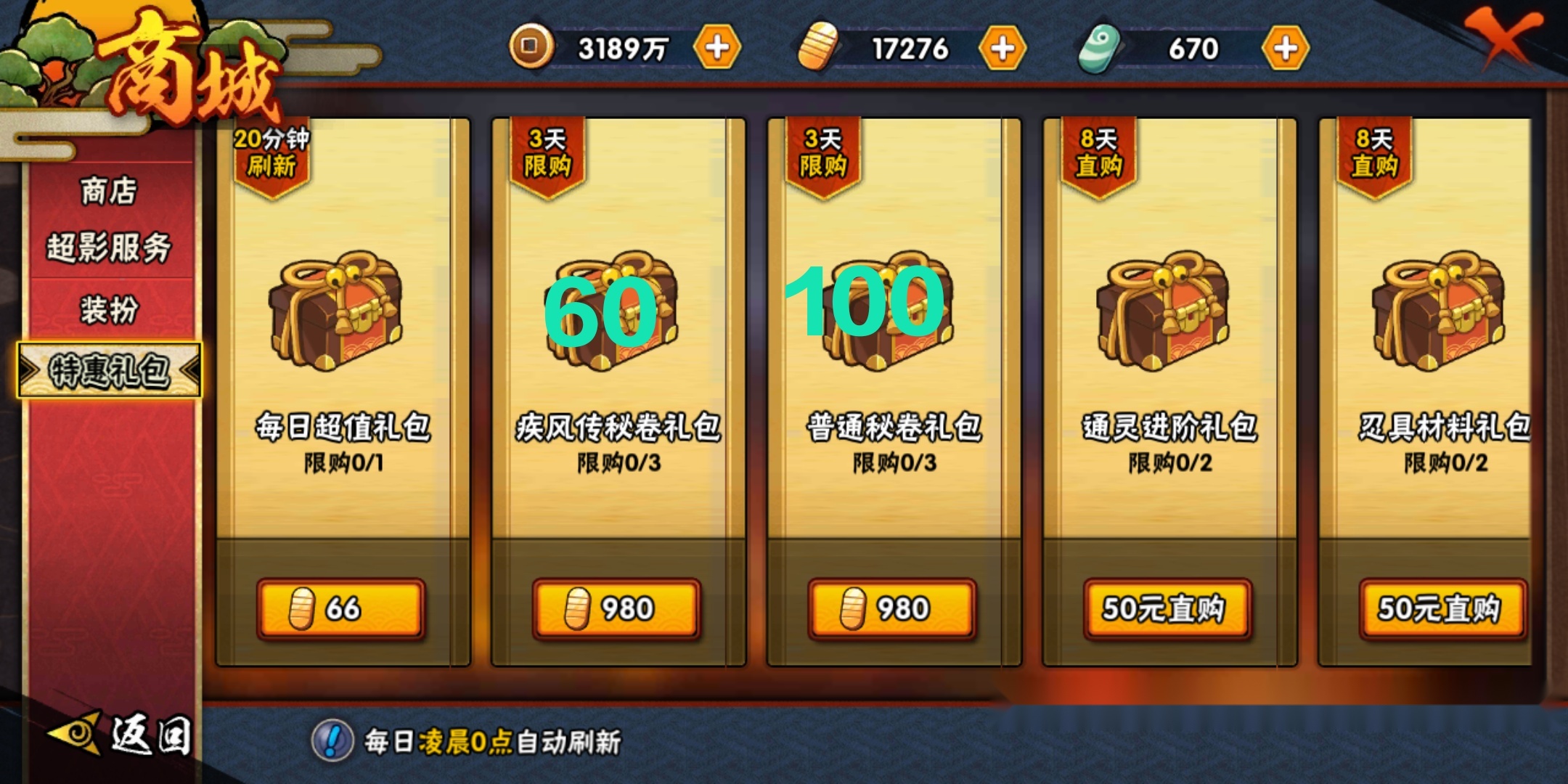Buy the daily pack for 66 ingots
The height and width of the screenshot is (784, 1568).
point(343,609)
